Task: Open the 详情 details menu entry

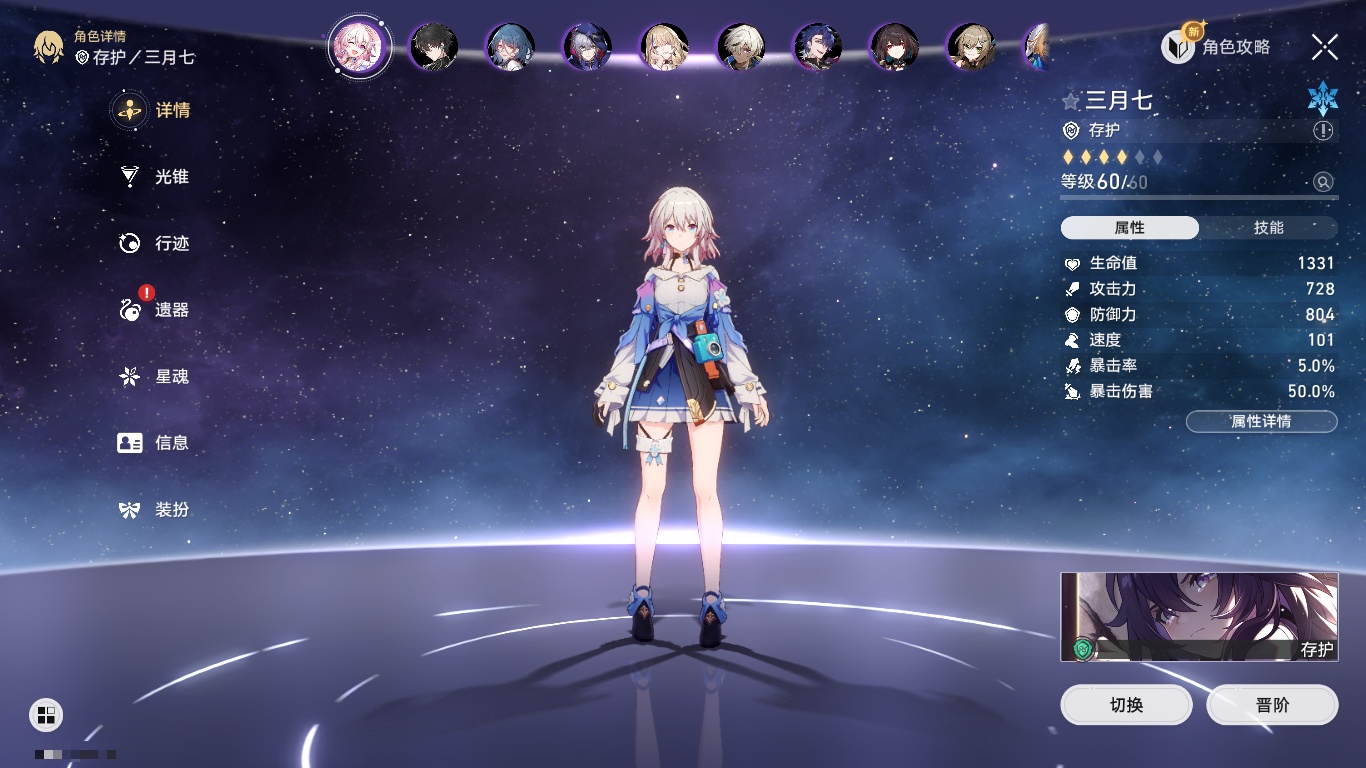Action: pyautogui.click(x=153, y=111)
